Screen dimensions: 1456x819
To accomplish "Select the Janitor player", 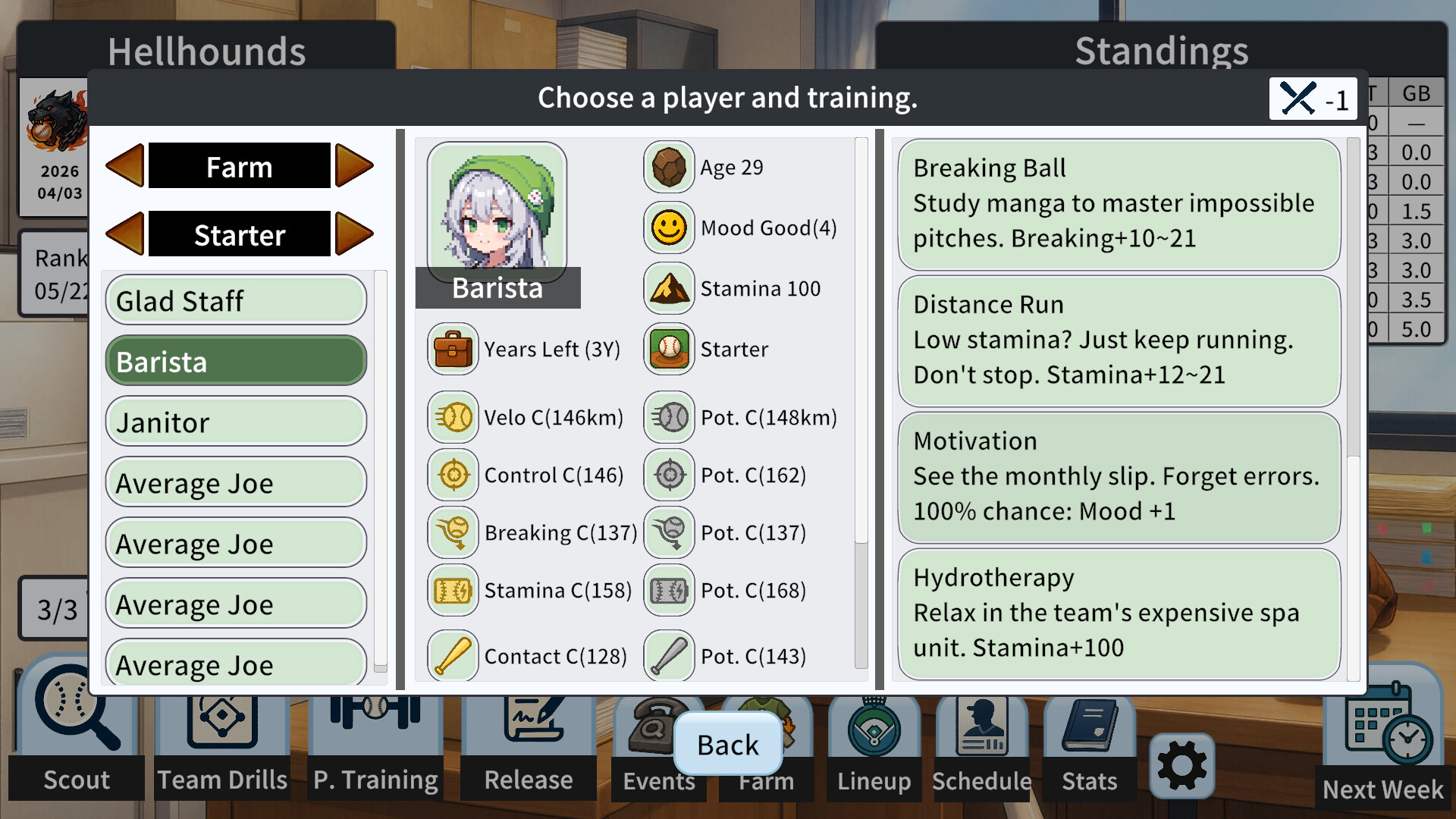I will (235, 422).
